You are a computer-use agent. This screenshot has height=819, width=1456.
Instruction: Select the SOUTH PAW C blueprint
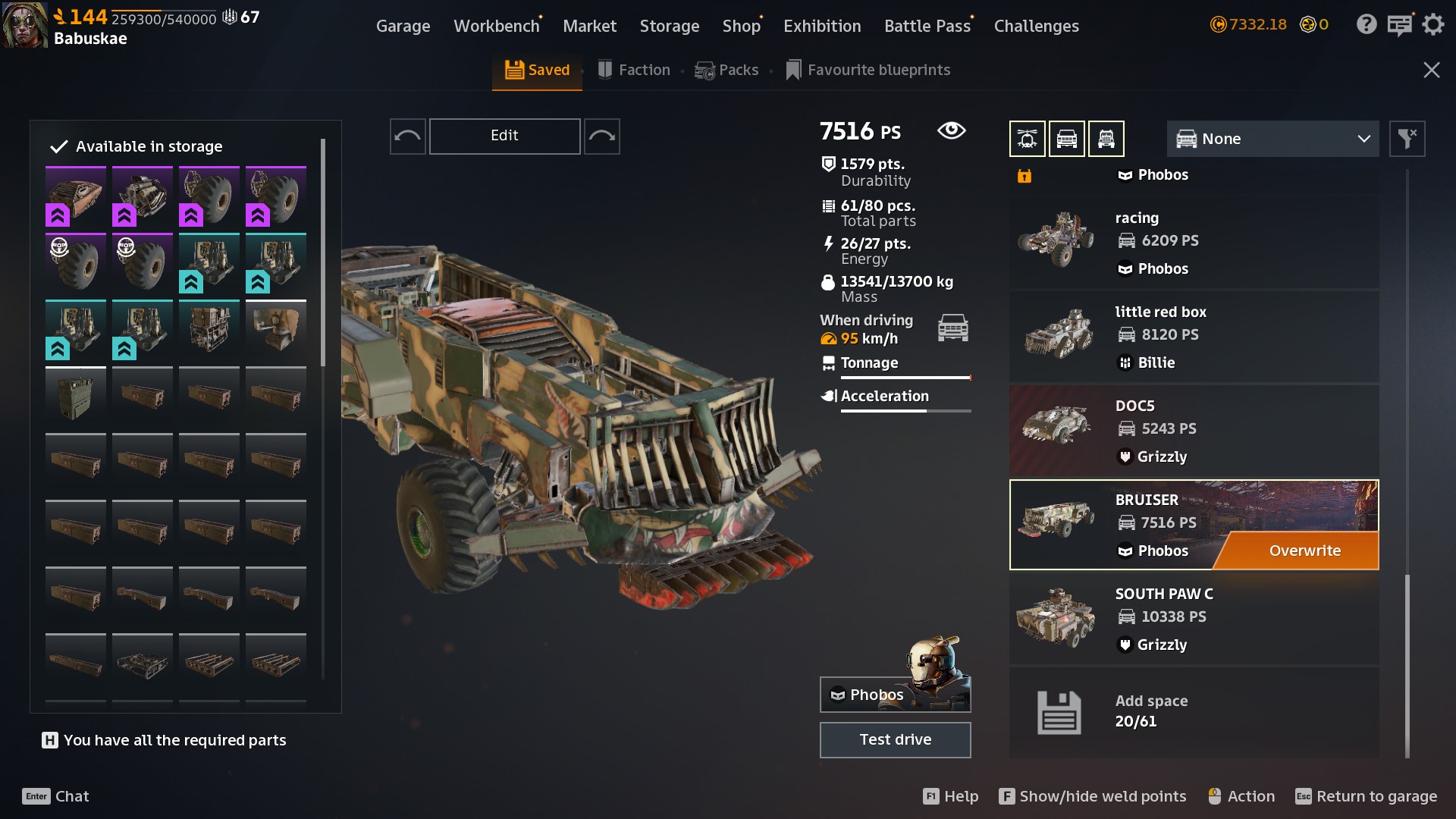click(1193, 619)
